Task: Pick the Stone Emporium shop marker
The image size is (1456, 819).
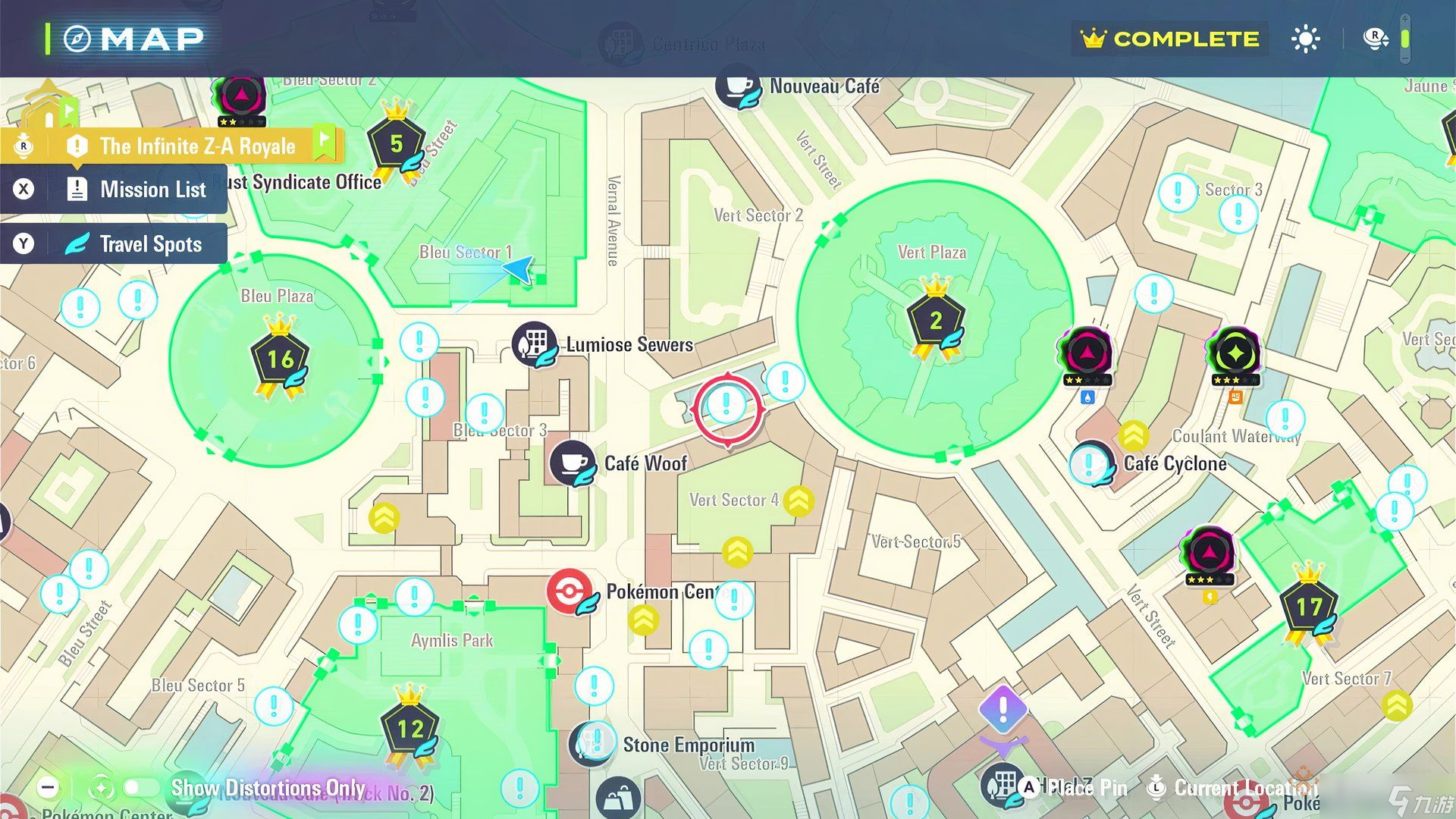Action: 591,743
